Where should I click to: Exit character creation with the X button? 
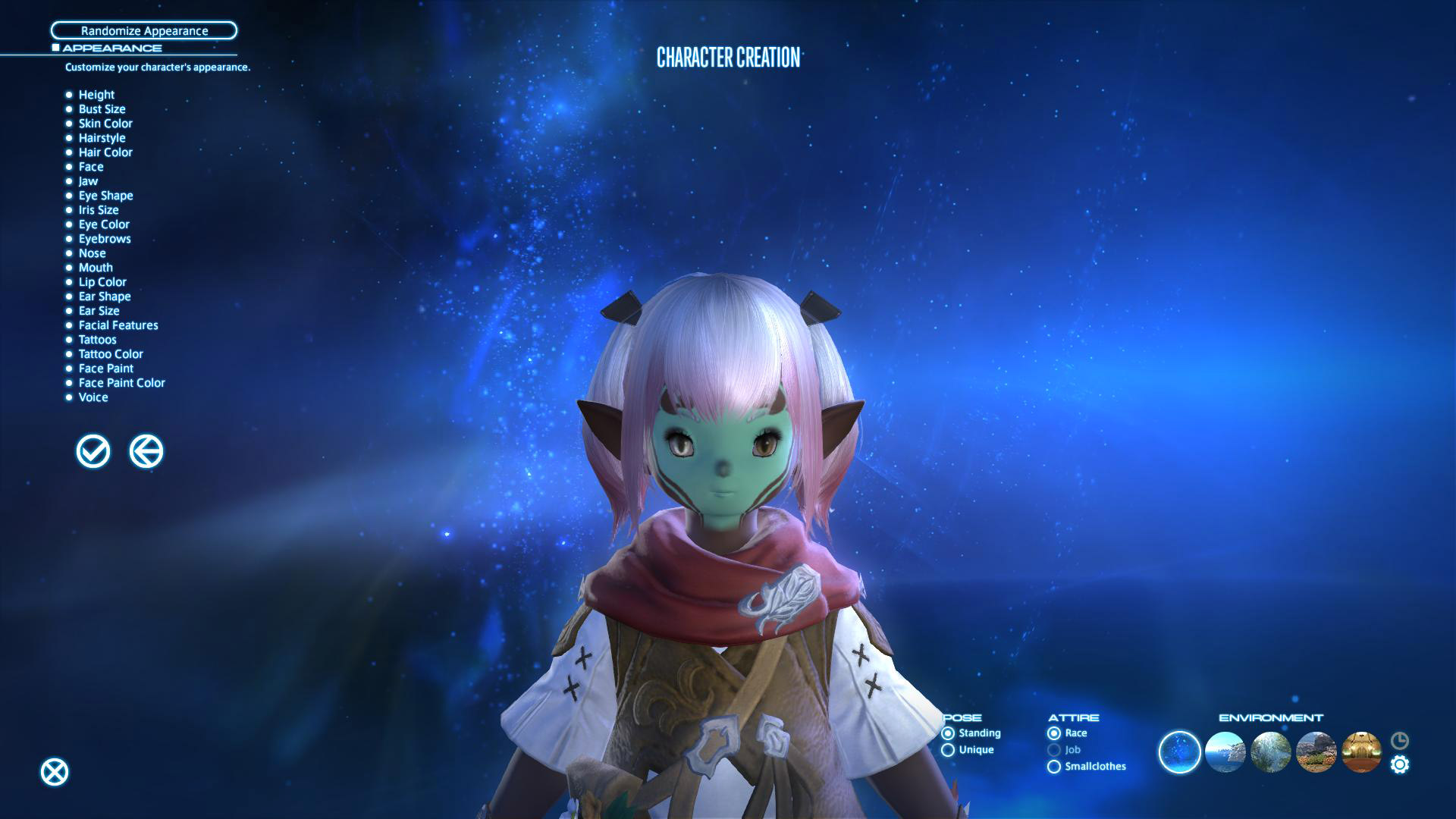point(55,772)
